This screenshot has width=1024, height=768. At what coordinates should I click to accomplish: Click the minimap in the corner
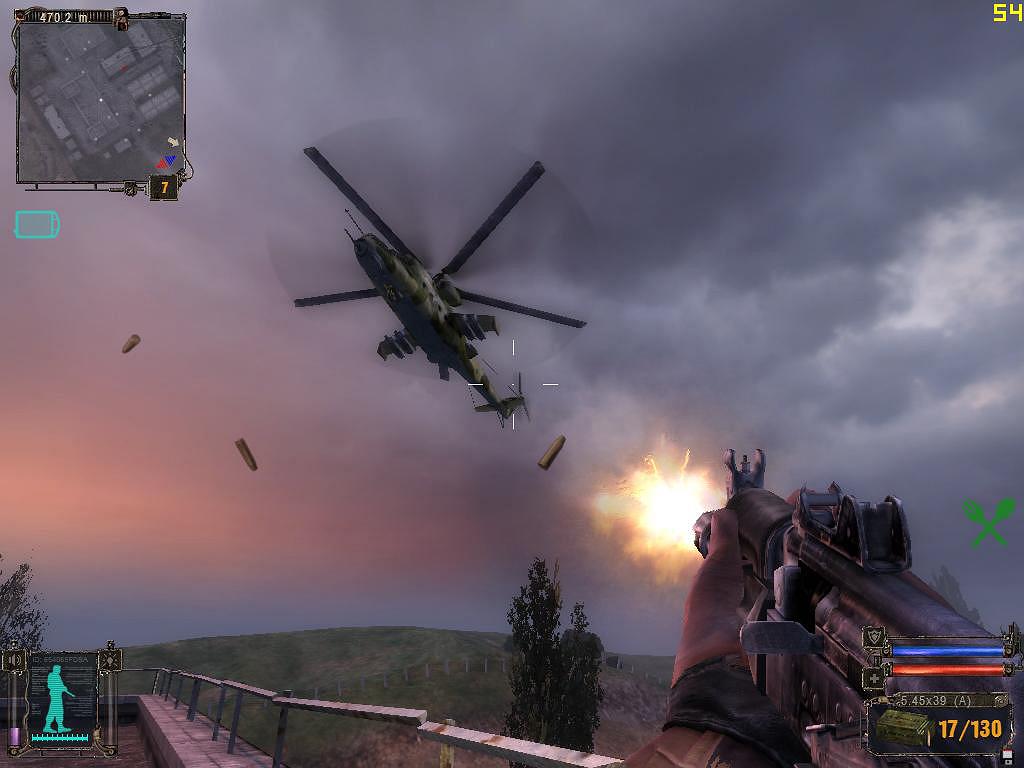coord(100,98)
